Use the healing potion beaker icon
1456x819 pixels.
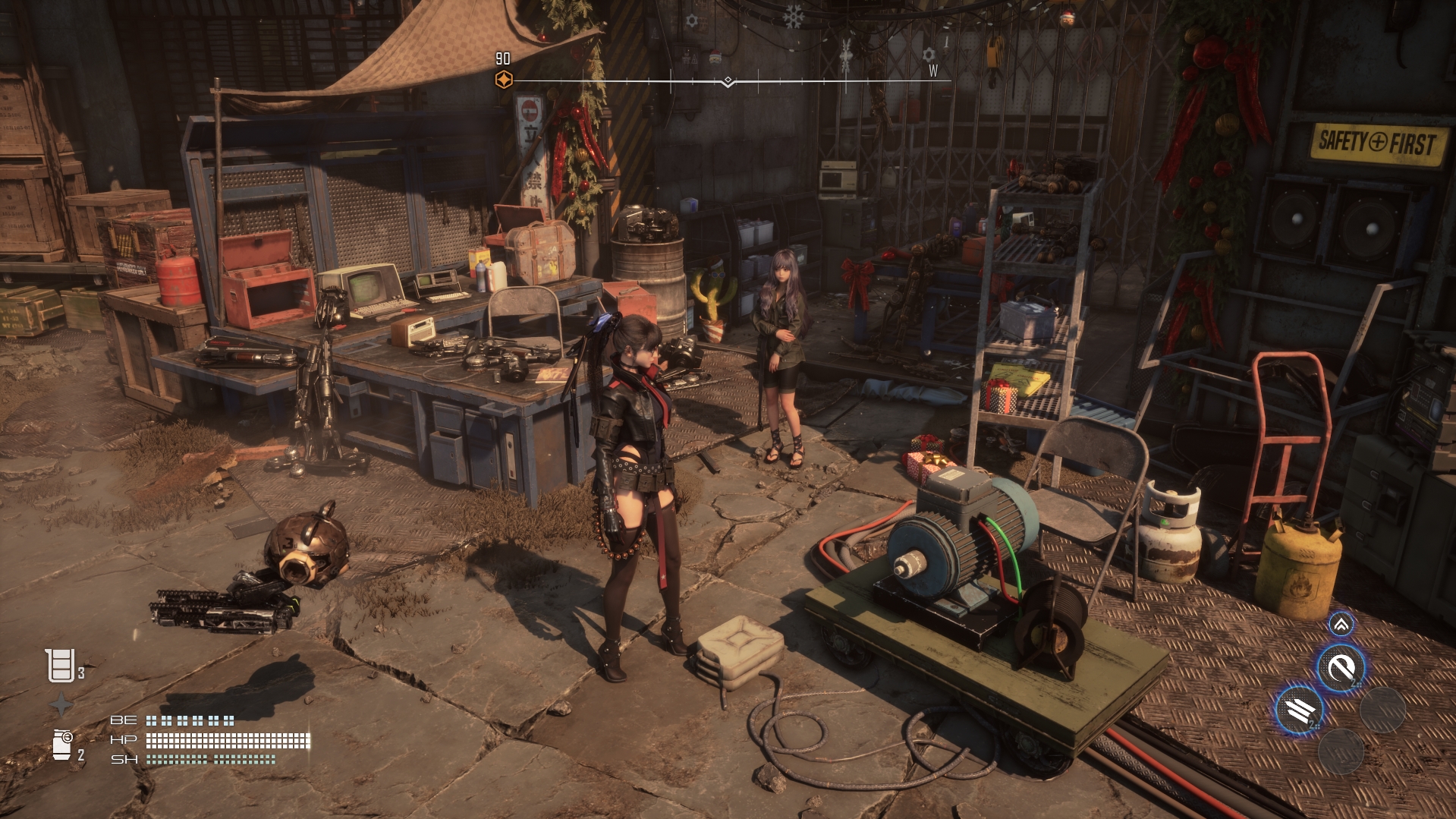pos(59,666)
